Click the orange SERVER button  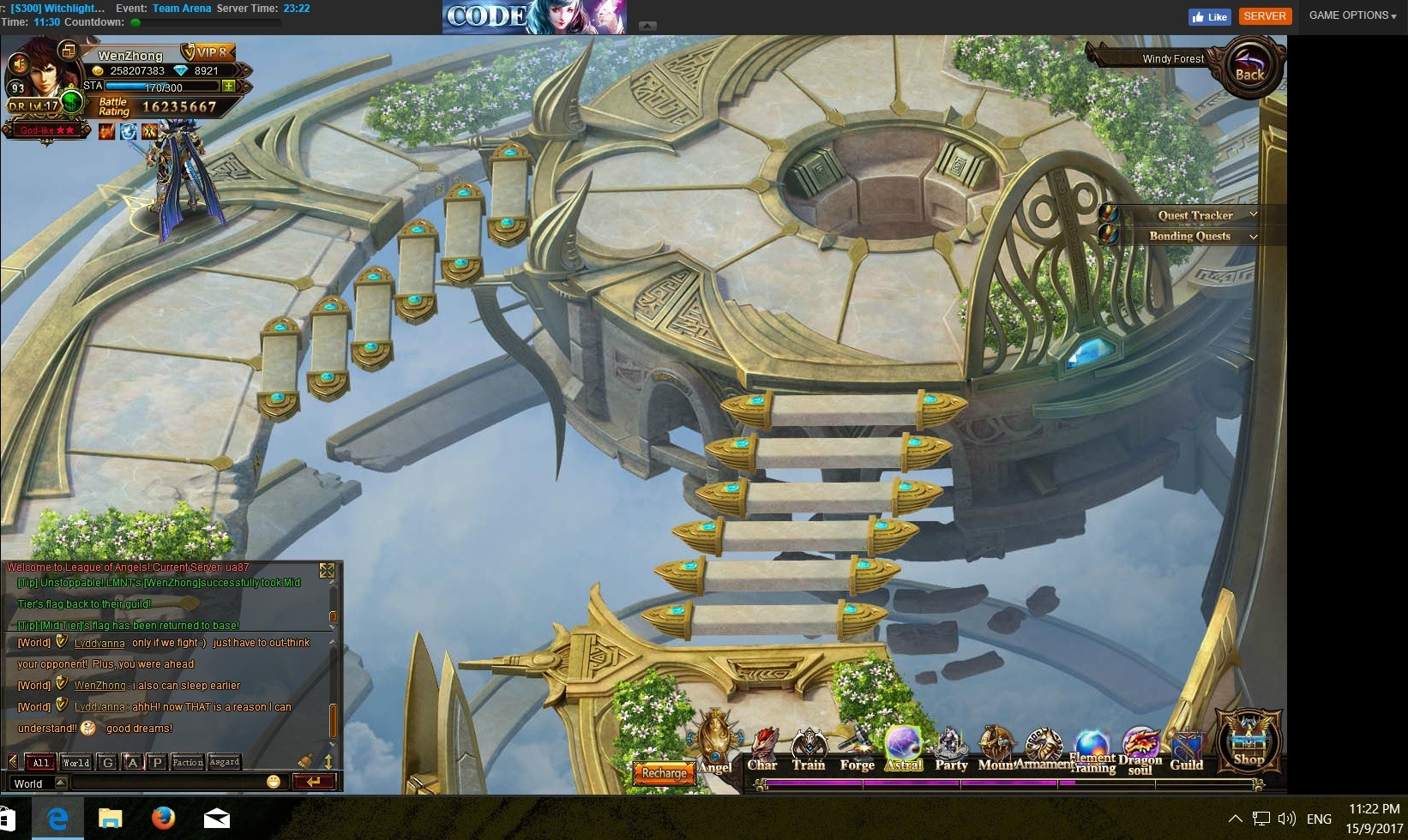(x=1265, y=16)
